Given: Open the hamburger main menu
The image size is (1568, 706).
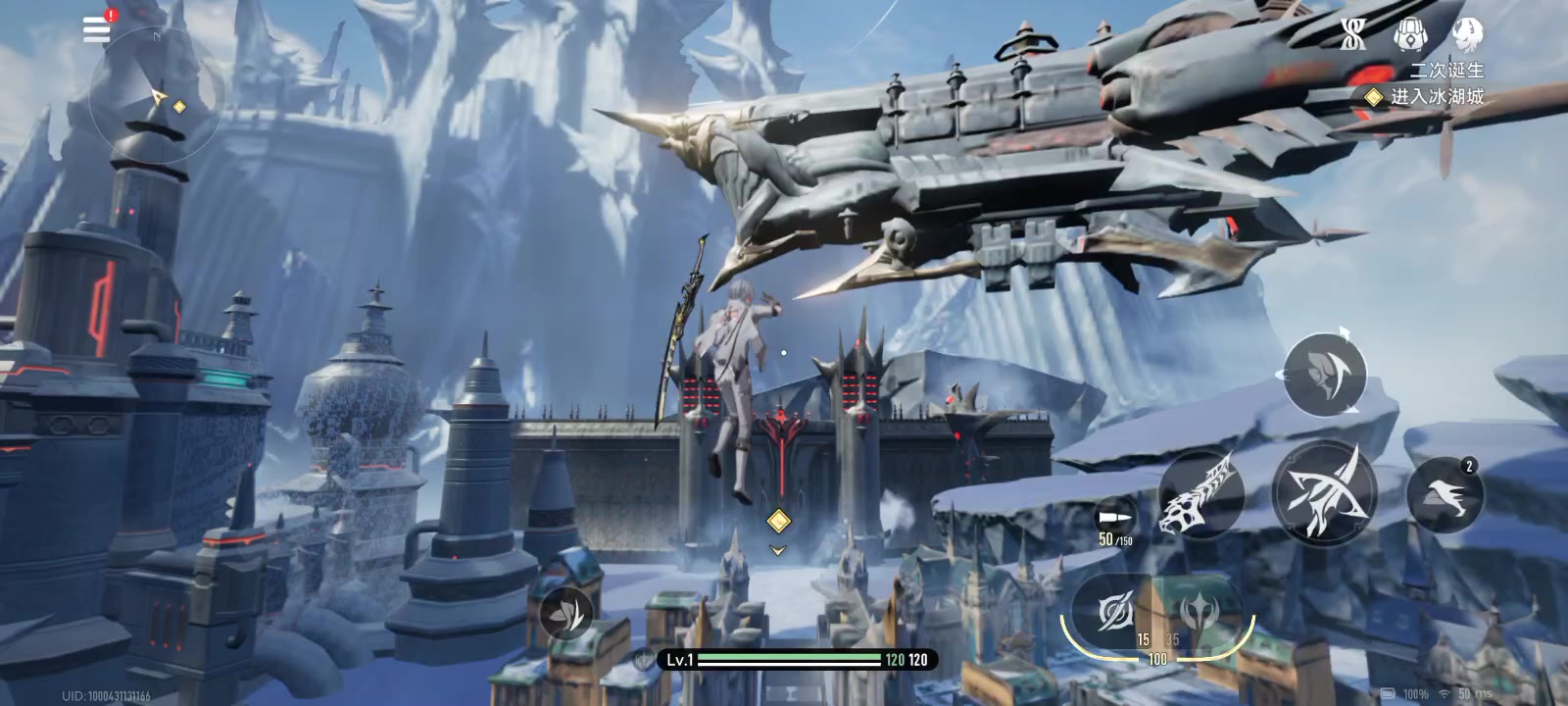Looking at the screenshot, I should pos(96,28).
